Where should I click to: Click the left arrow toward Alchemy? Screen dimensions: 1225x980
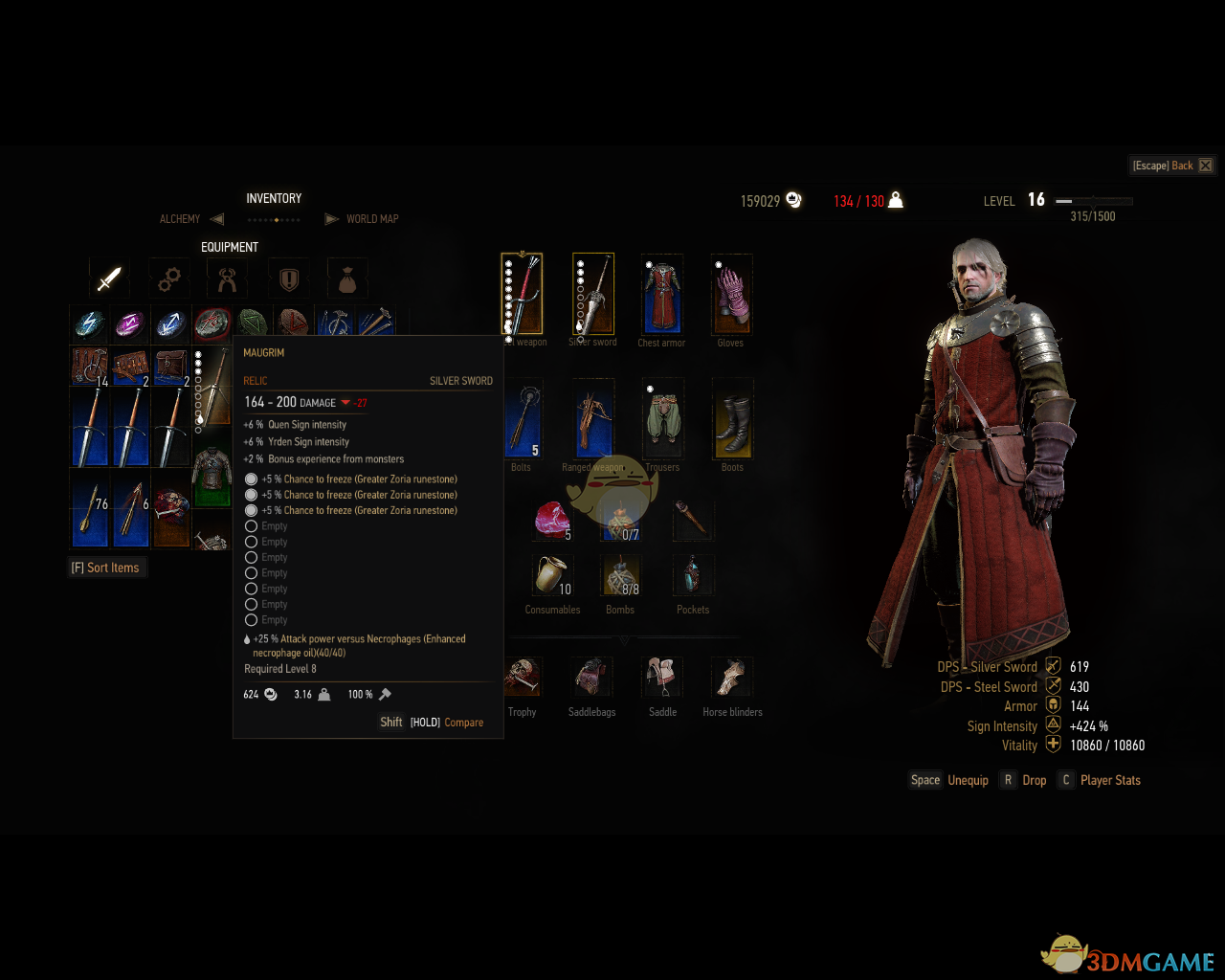[217, 218]
